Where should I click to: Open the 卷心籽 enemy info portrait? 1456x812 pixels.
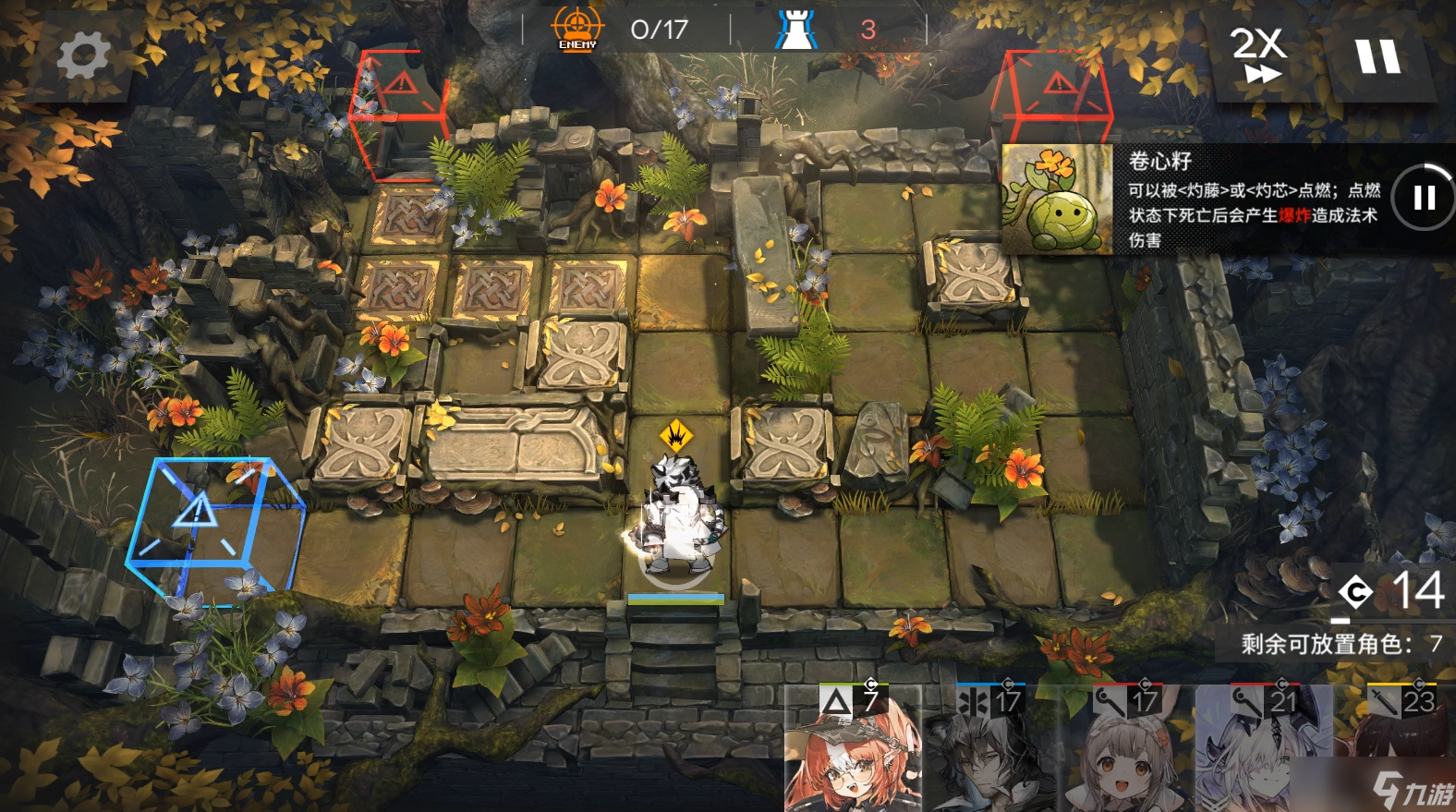point(1057,199)
